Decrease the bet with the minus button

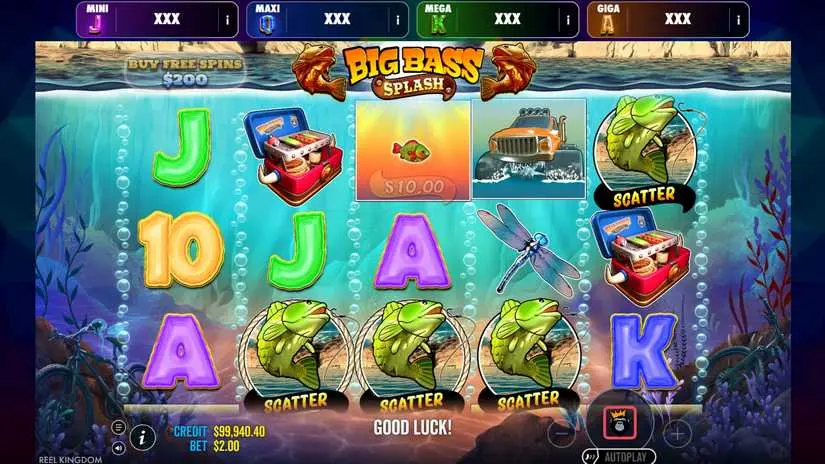(x=562, y=433)
